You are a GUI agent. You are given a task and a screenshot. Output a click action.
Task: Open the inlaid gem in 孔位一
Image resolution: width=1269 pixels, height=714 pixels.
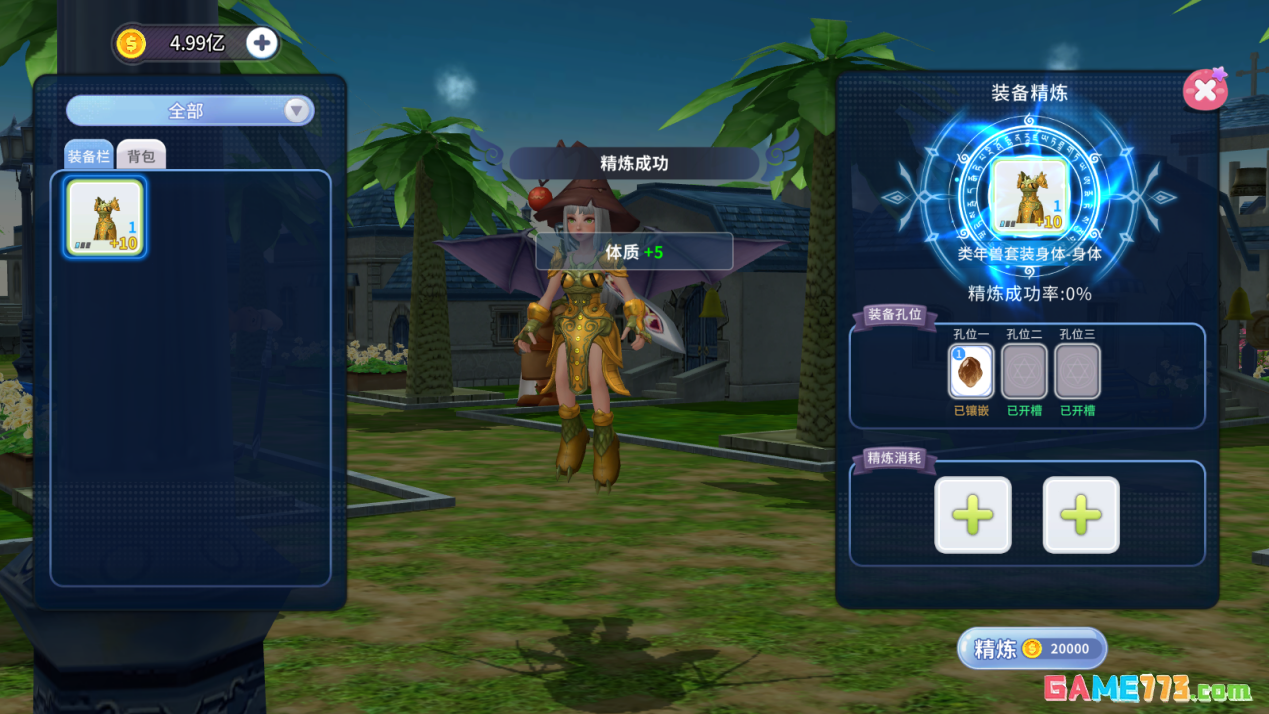click(970, 372)
